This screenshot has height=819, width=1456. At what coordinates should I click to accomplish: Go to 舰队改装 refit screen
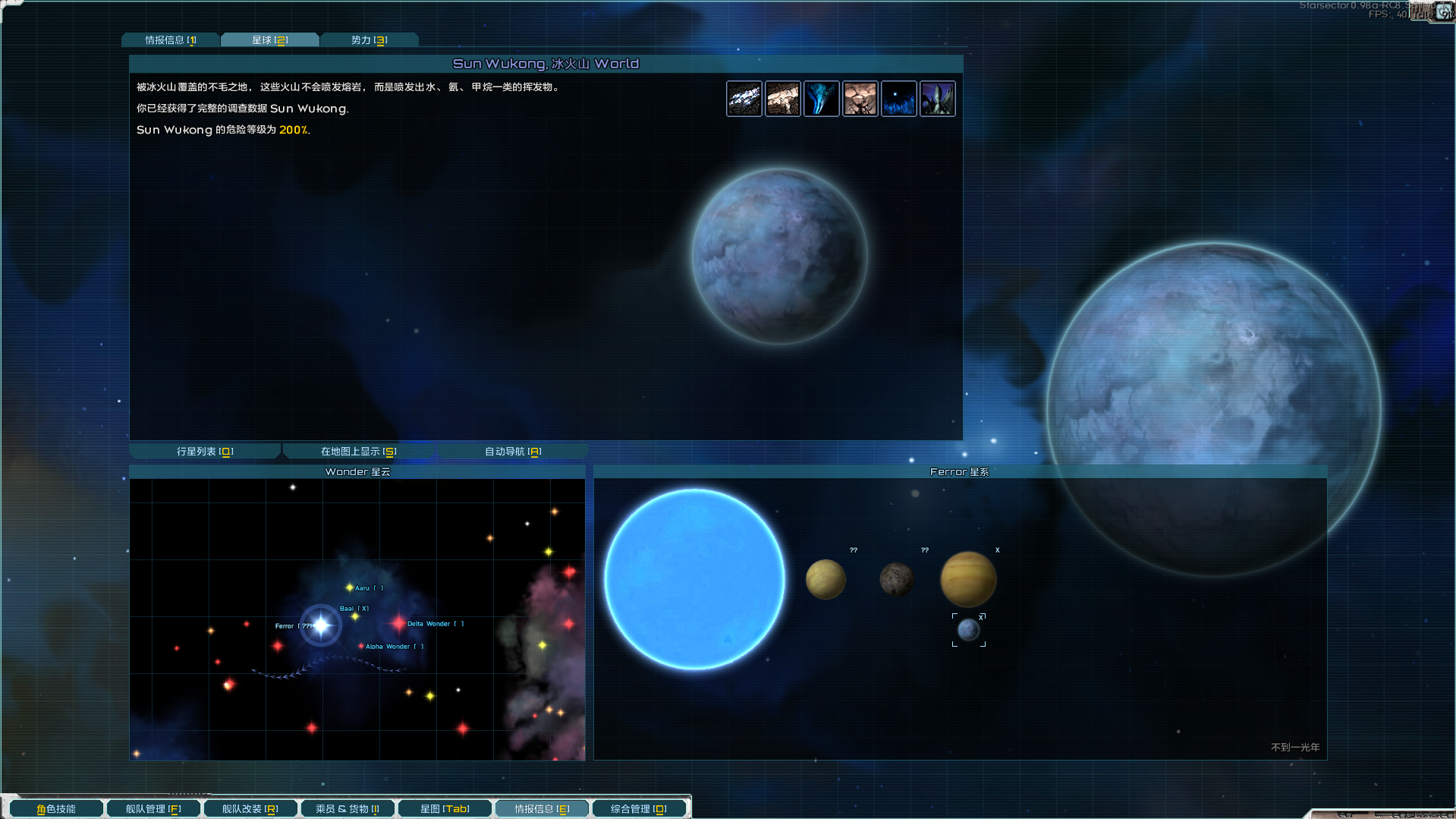click(250, 809)
